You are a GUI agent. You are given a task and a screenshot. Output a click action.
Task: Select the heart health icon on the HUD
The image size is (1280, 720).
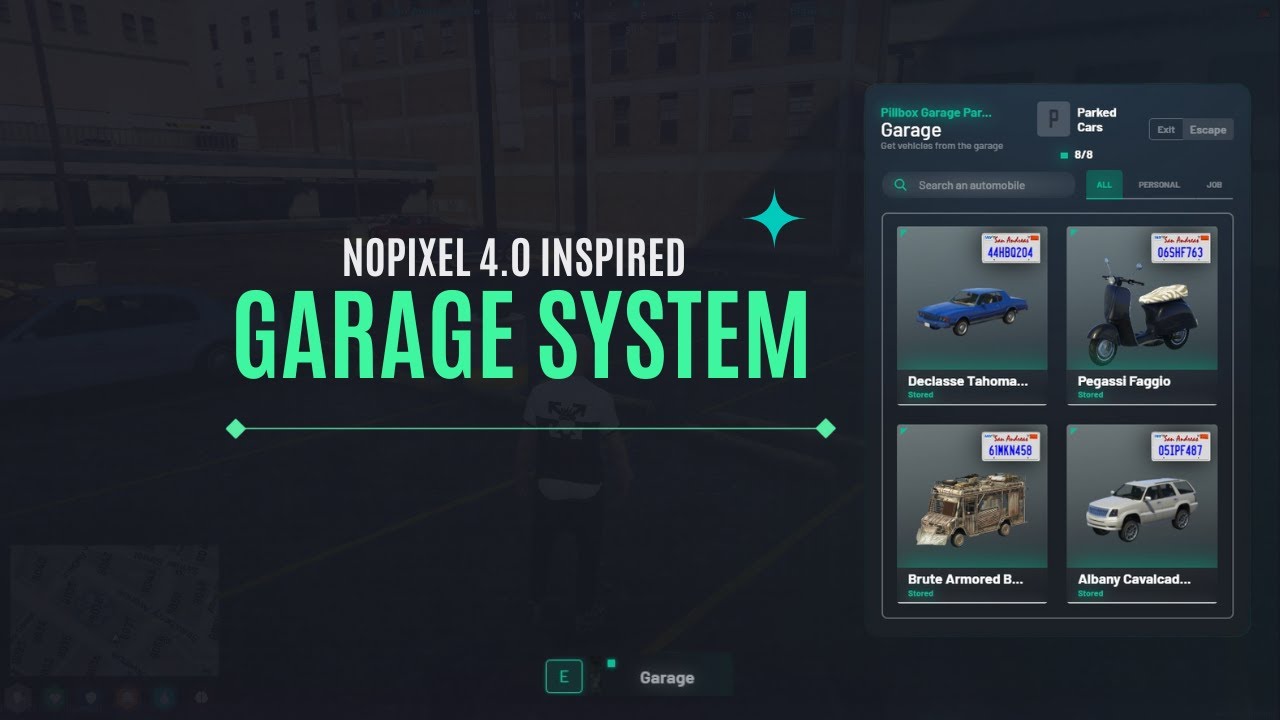(55, 698)
